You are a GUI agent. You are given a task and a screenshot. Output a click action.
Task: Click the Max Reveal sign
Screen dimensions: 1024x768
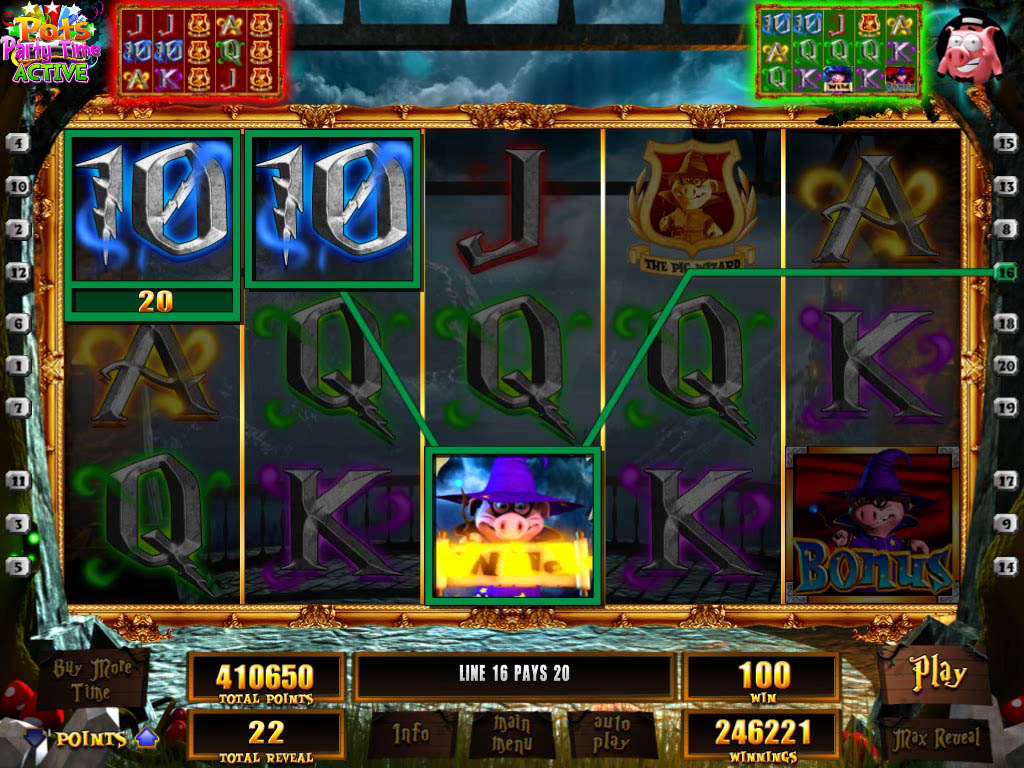[936, 739]
